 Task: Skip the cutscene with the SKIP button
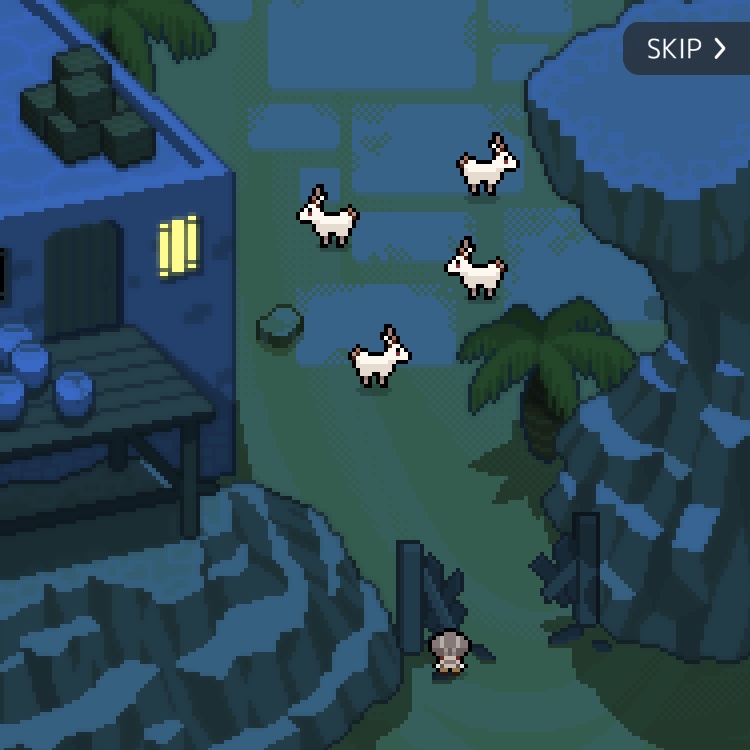point(686,49)
